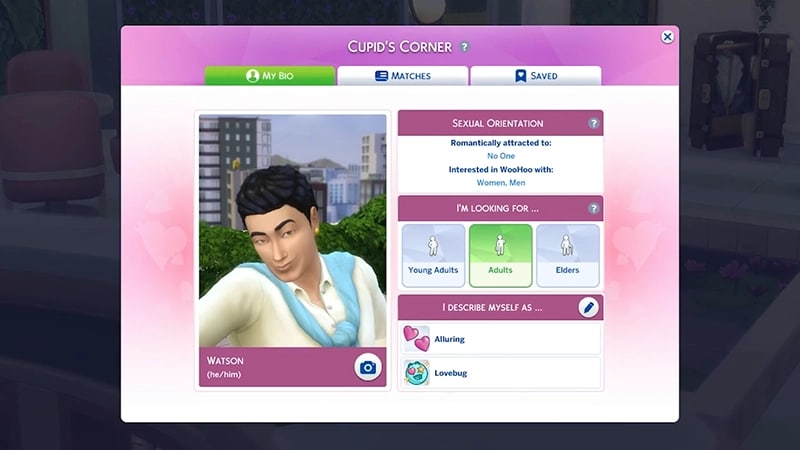Open Sexual Orientation help question mark
The image size is (800, 450).
click(x=593, y=123)
